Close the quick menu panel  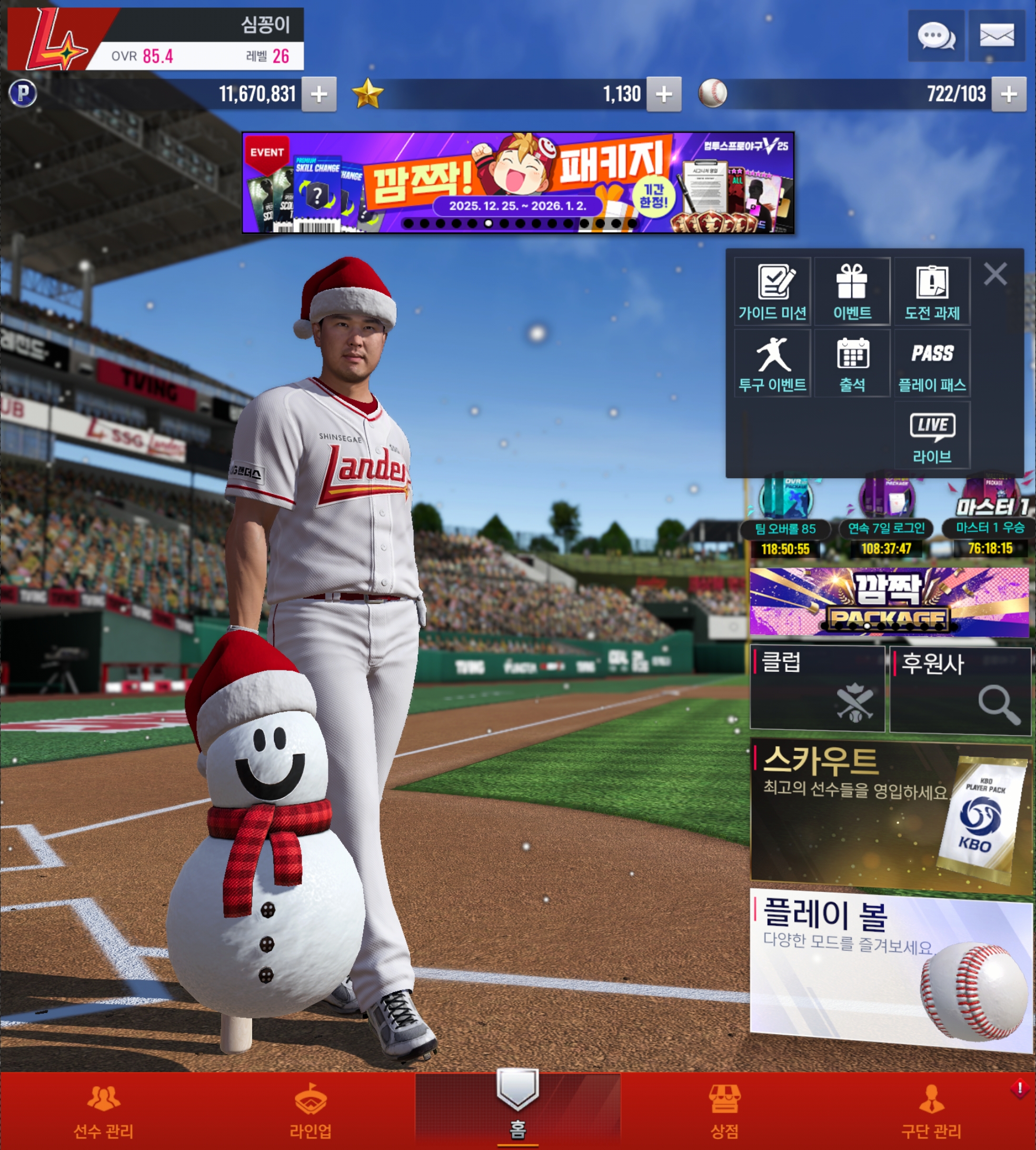click(x=995, y=274)
